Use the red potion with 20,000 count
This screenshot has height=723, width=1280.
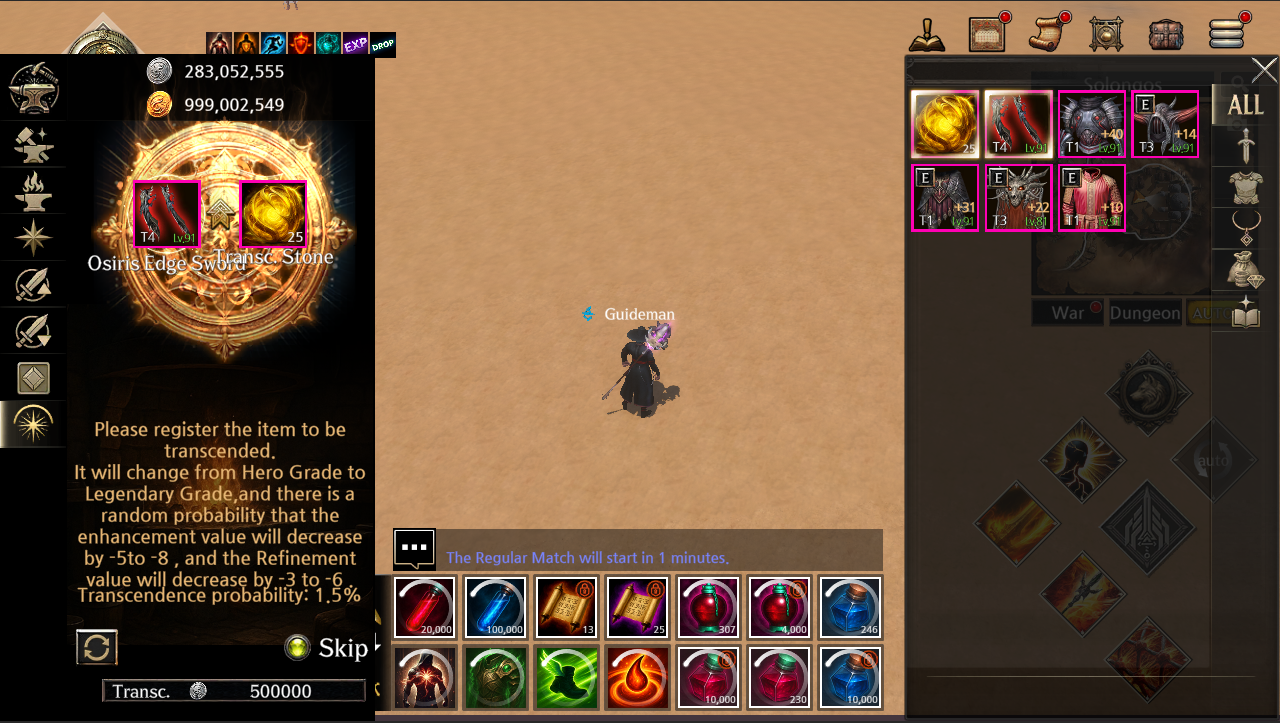[425, 607]
